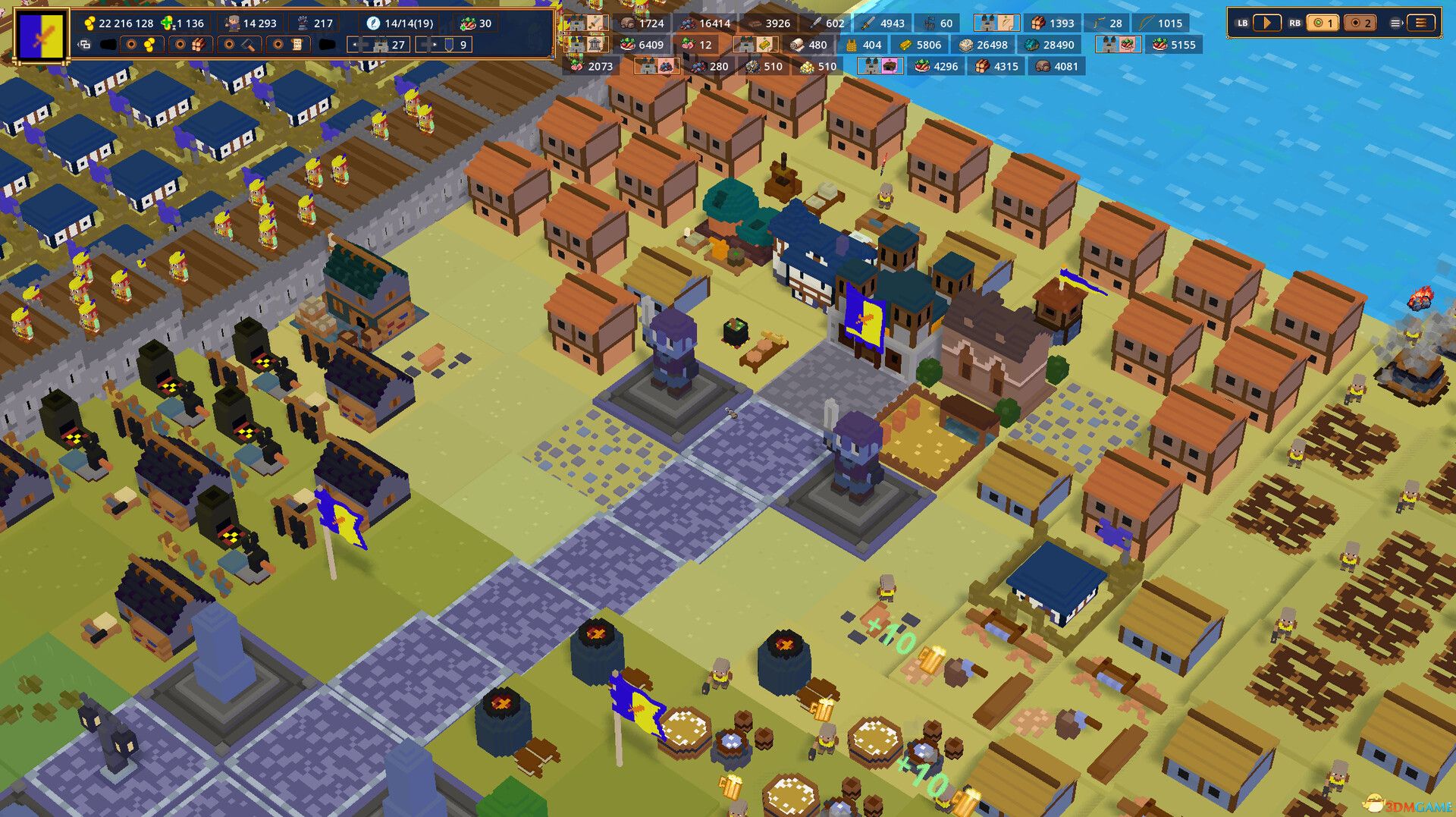
Task: Select the villager population icon showing 14 293
Action: click(x=232, y=24)
